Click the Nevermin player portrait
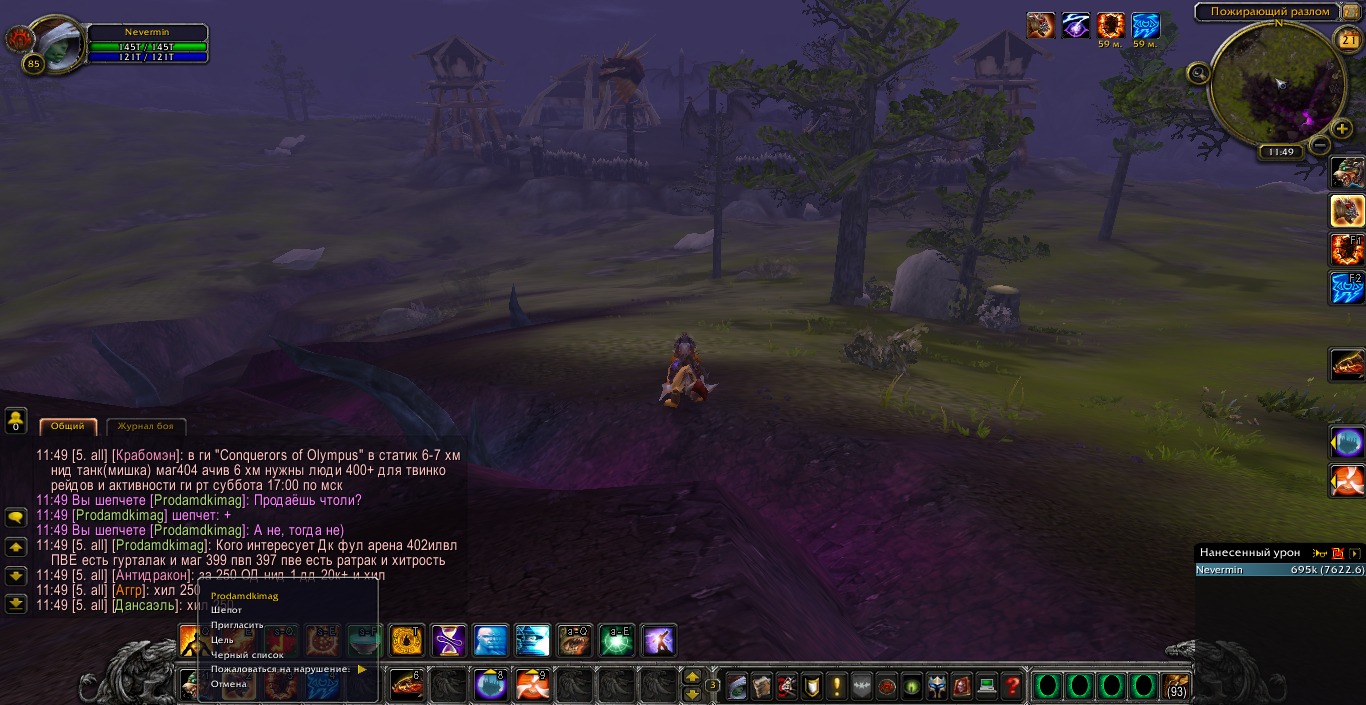 (58, 43)
